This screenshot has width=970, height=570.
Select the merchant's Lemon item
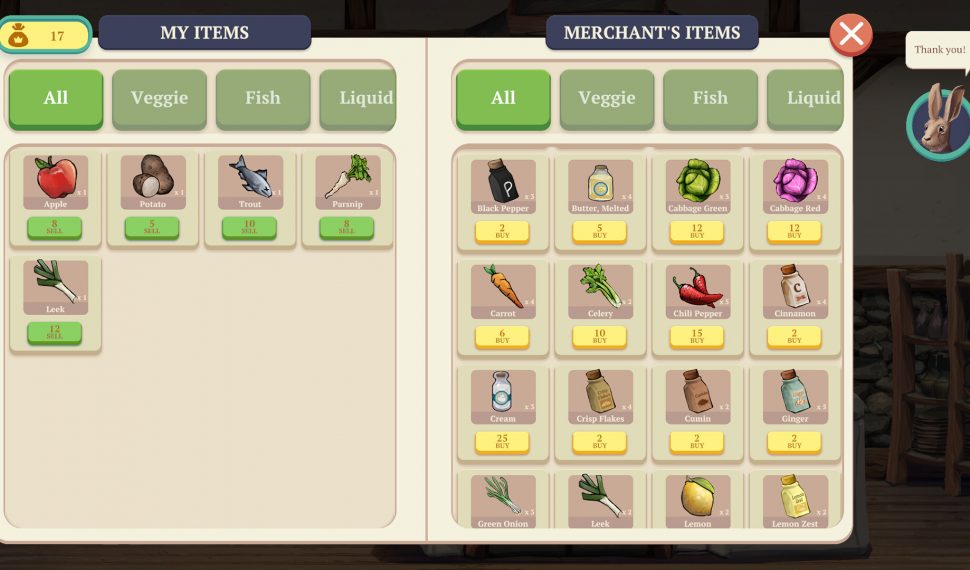(x=697, y=498)
